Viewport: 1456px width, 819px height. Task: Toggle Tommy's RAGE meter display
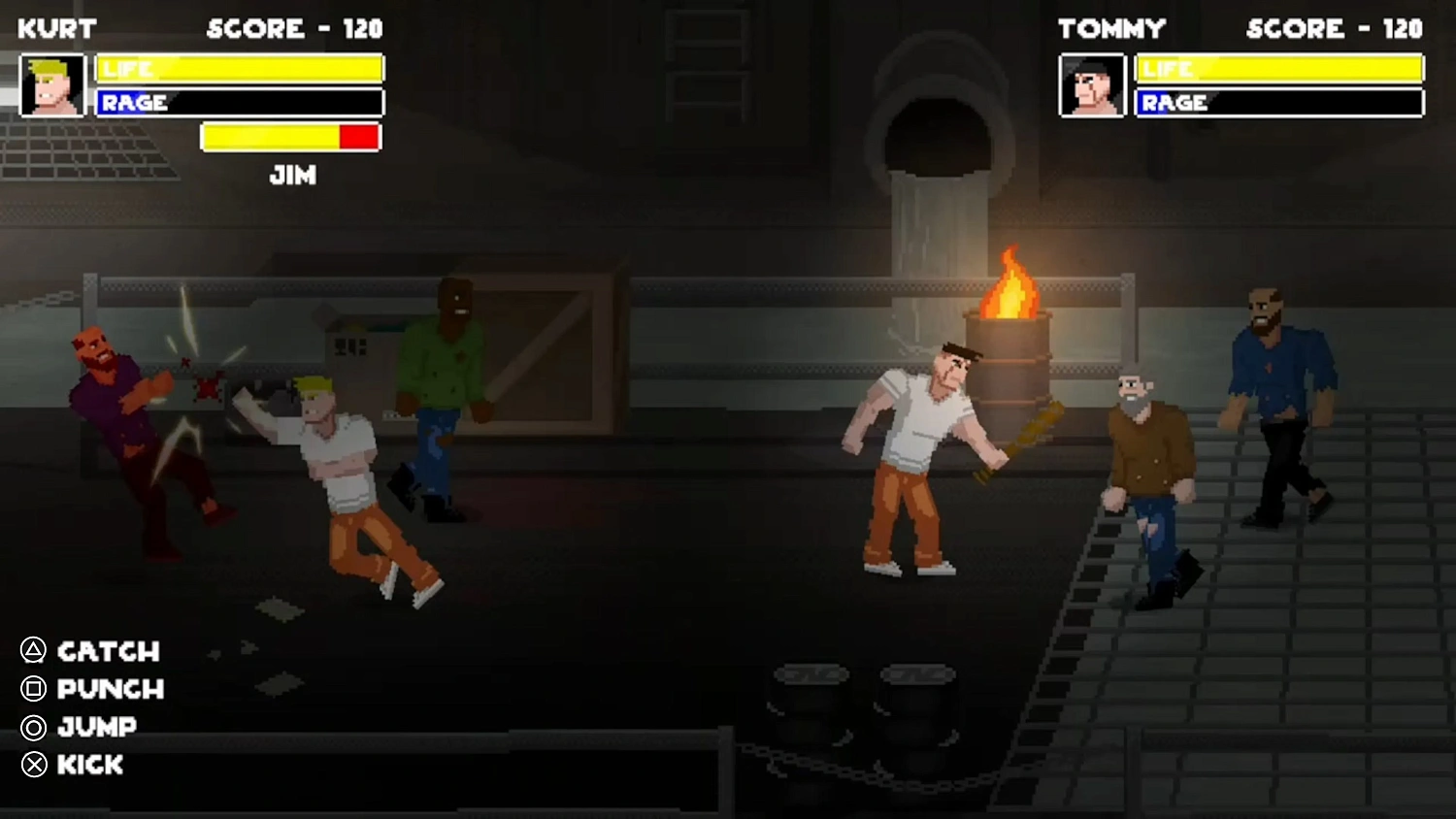[1278, 103]
